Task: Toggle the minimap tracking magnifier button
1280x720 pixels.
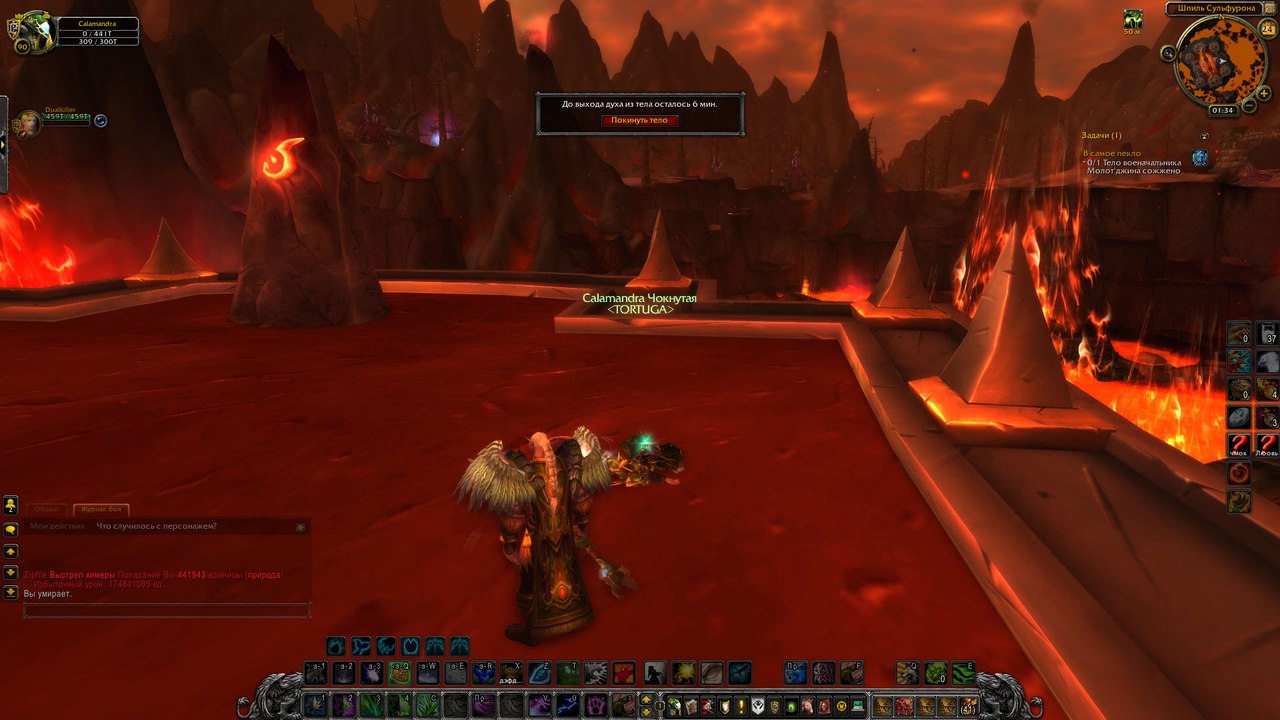Action: (x=1168, y=52)
